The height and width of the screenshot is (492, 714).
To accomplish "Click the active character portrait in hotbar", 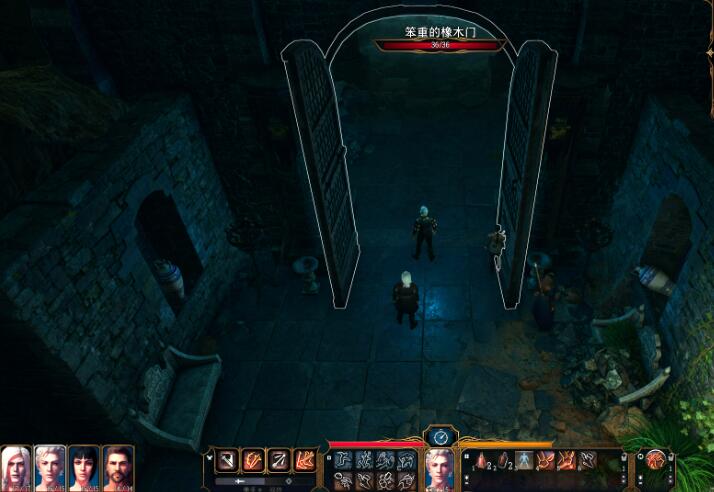I will 441,467.
